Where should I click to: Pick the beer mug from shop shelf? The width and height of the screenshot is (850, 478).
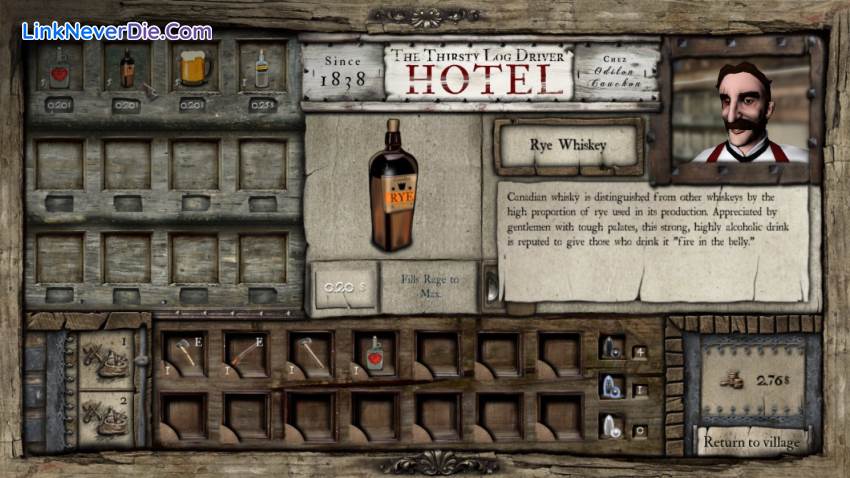coord(194,68)
